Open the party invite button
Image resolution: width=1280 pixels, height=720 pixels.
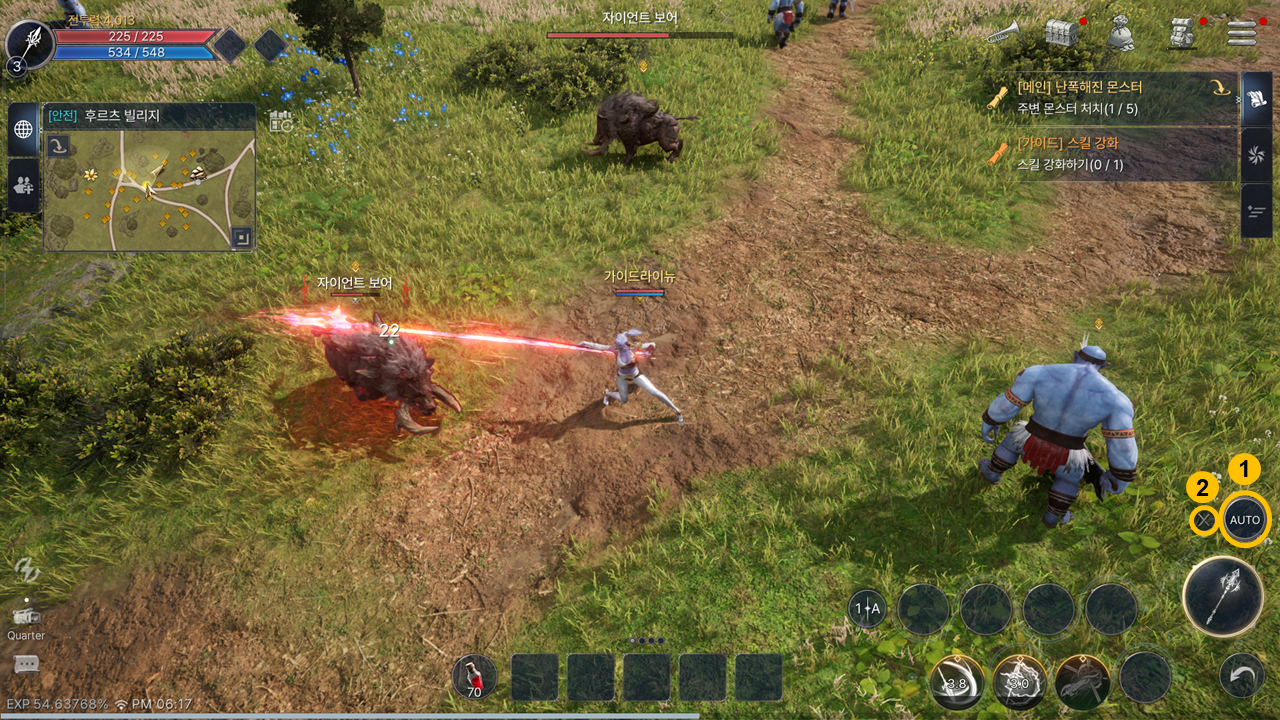point(24,184)
